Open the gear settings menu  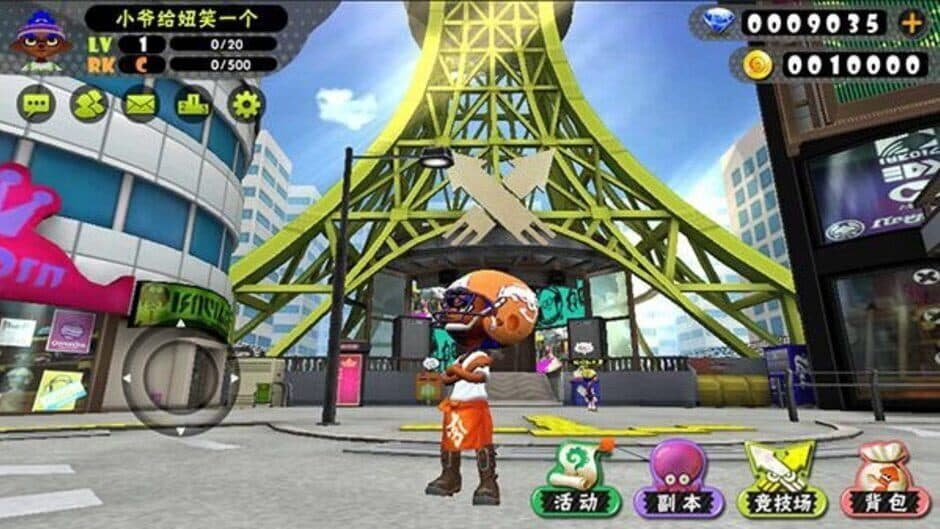point(246,103)
